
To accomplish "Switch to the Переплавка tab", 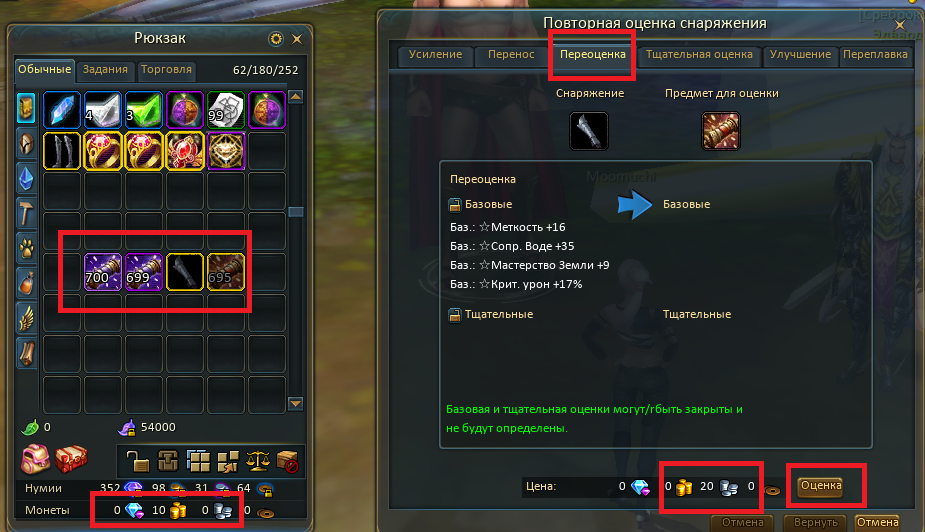I will pos(875,54).
